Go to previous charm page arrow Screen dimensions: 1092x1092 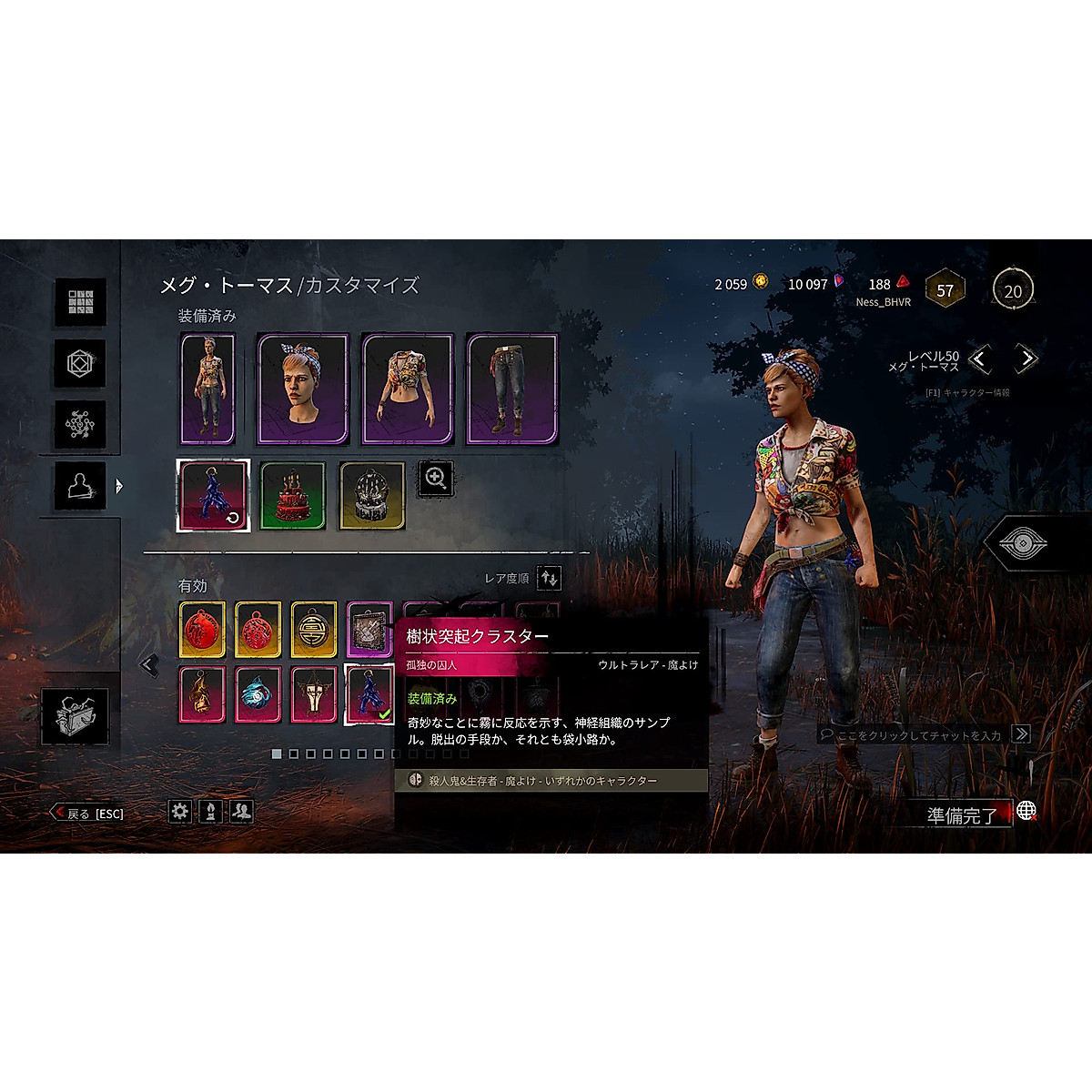(149, 665)
